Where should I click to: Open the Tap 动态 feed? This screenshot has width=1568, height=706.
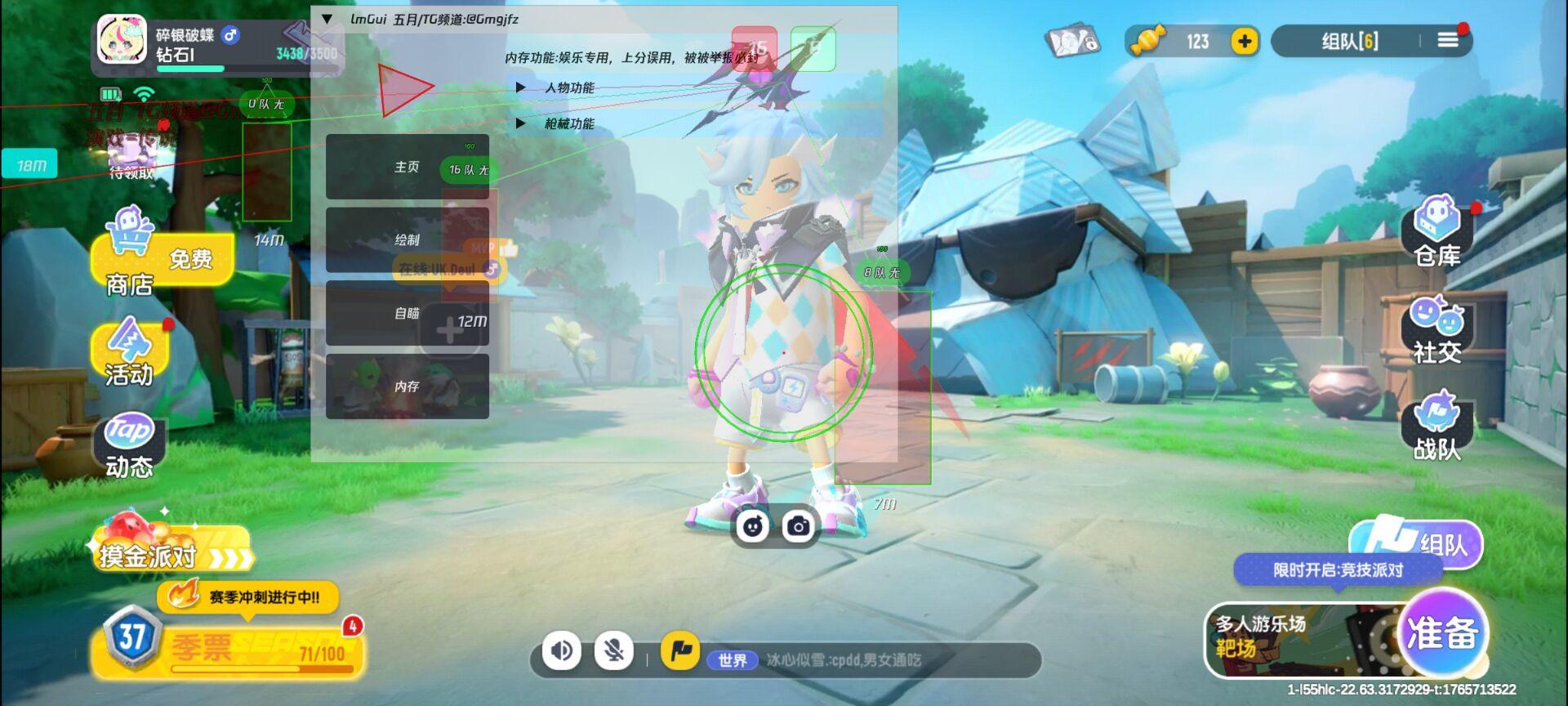(x=131, y=448)
